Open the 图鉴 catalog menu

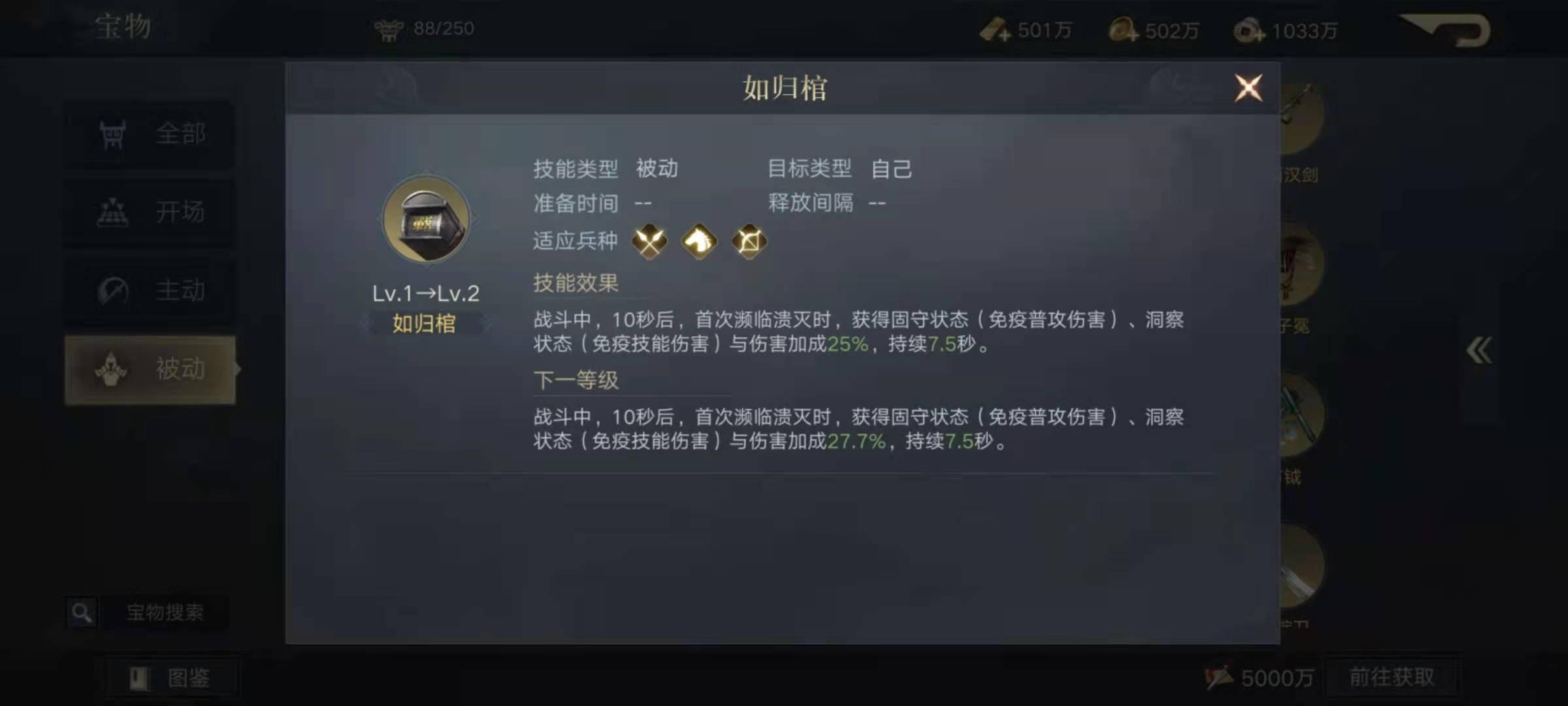172,679
